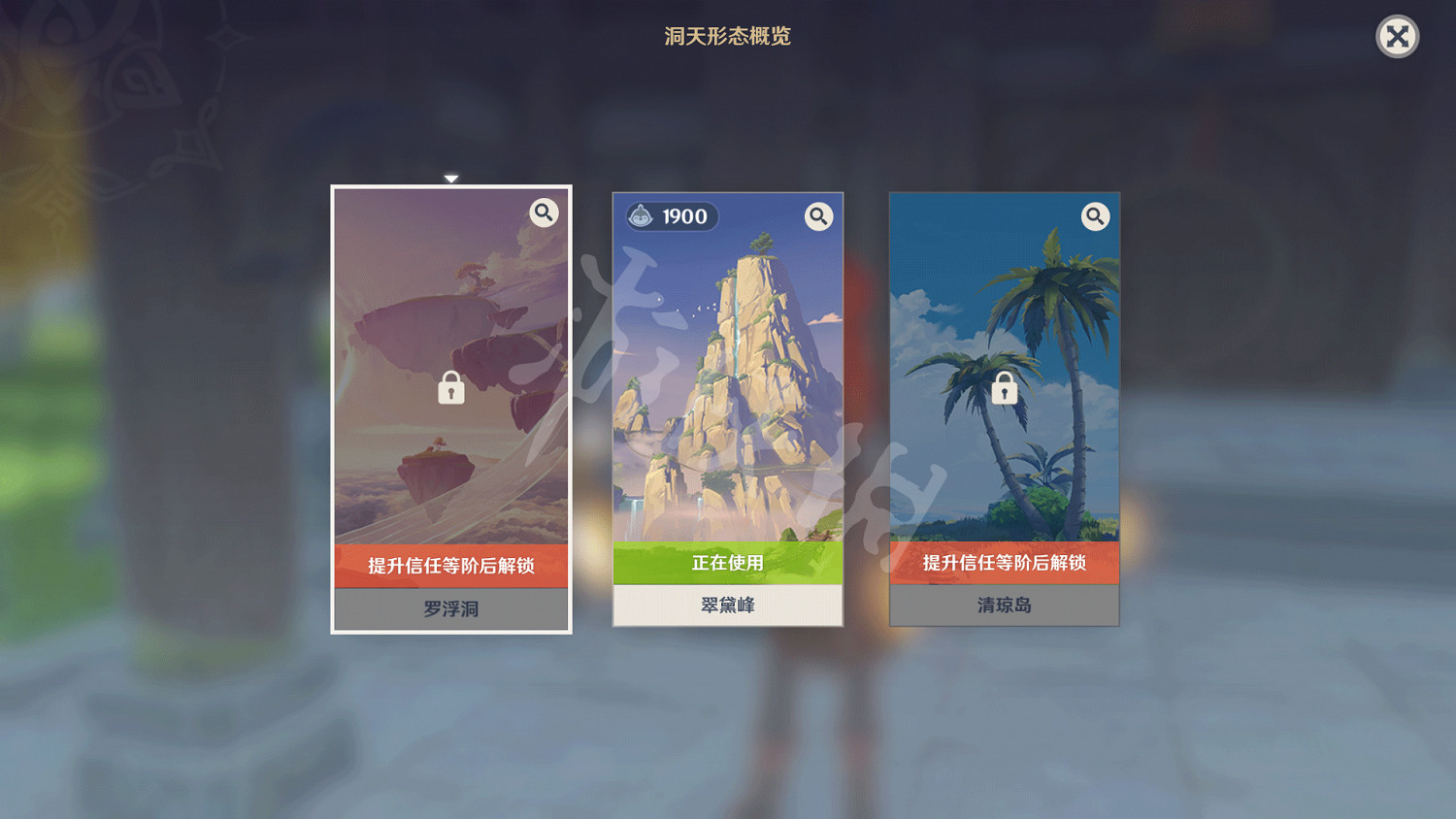Click the 提升信任等阶后解锁 banner on 清琼岛

click(1004, 562)
